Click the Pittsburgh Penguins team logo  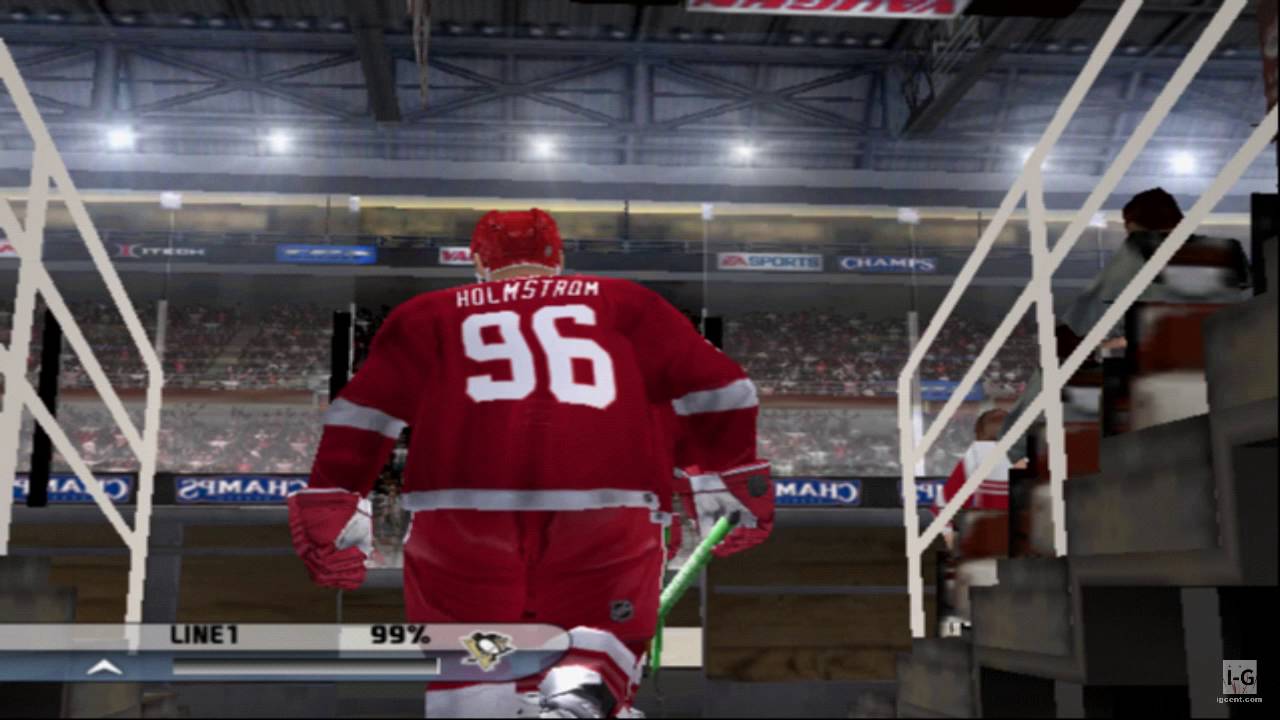point(487,649)
